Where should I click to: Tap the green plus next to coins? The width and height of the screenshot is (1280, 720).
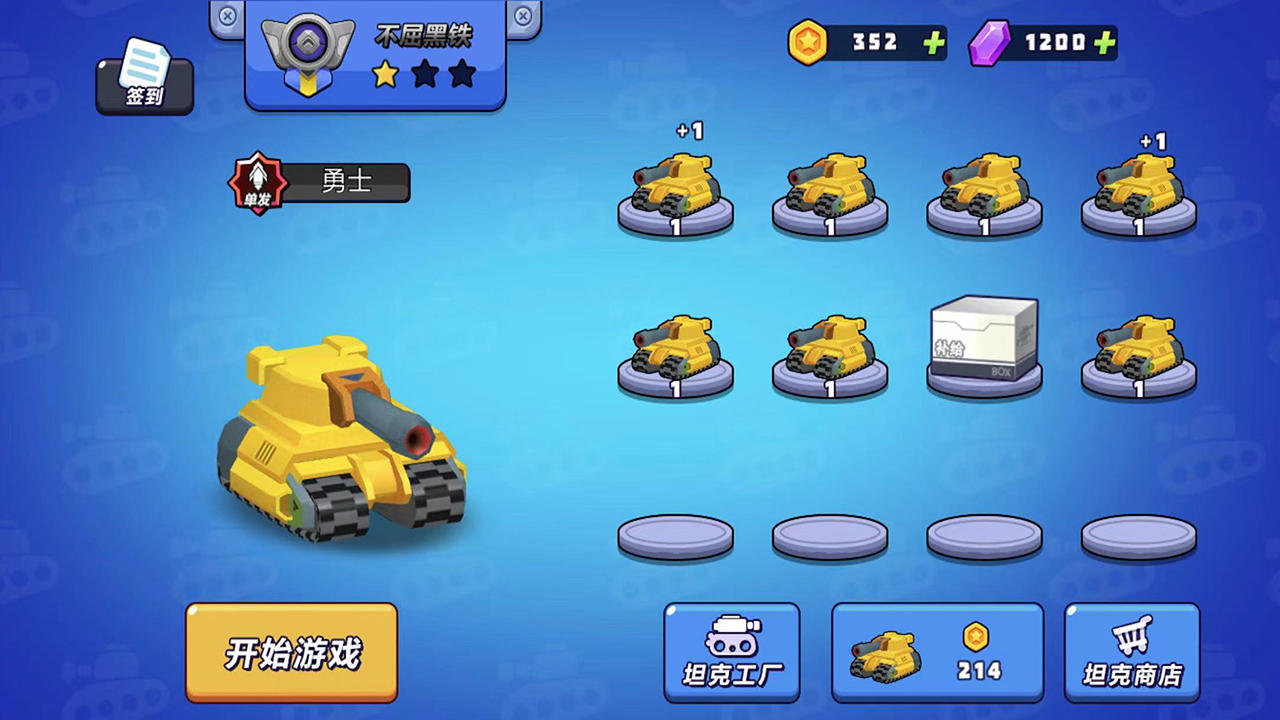934,43
